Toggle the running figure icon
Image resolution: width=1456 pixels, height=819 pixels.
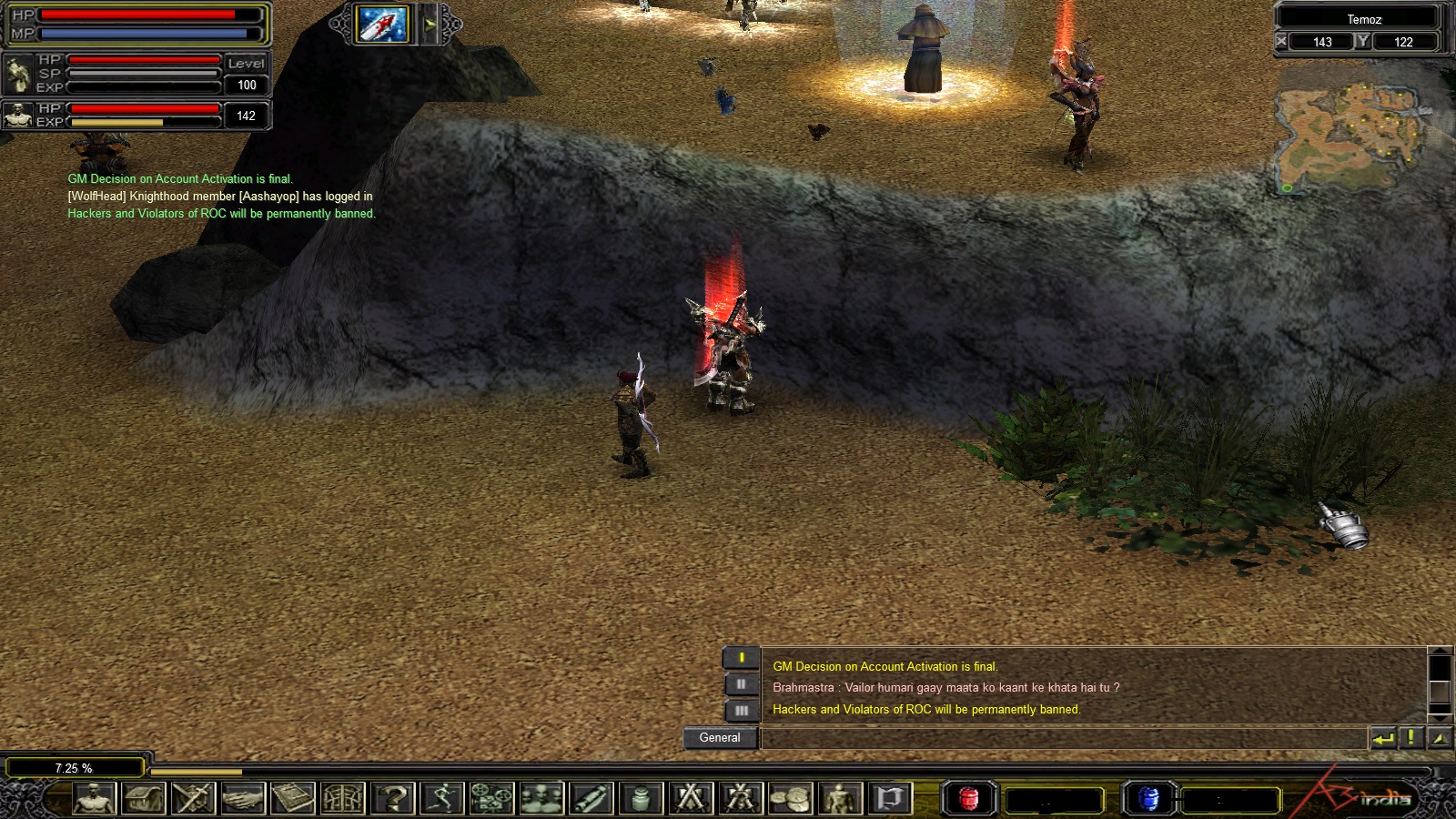(442, 799)
